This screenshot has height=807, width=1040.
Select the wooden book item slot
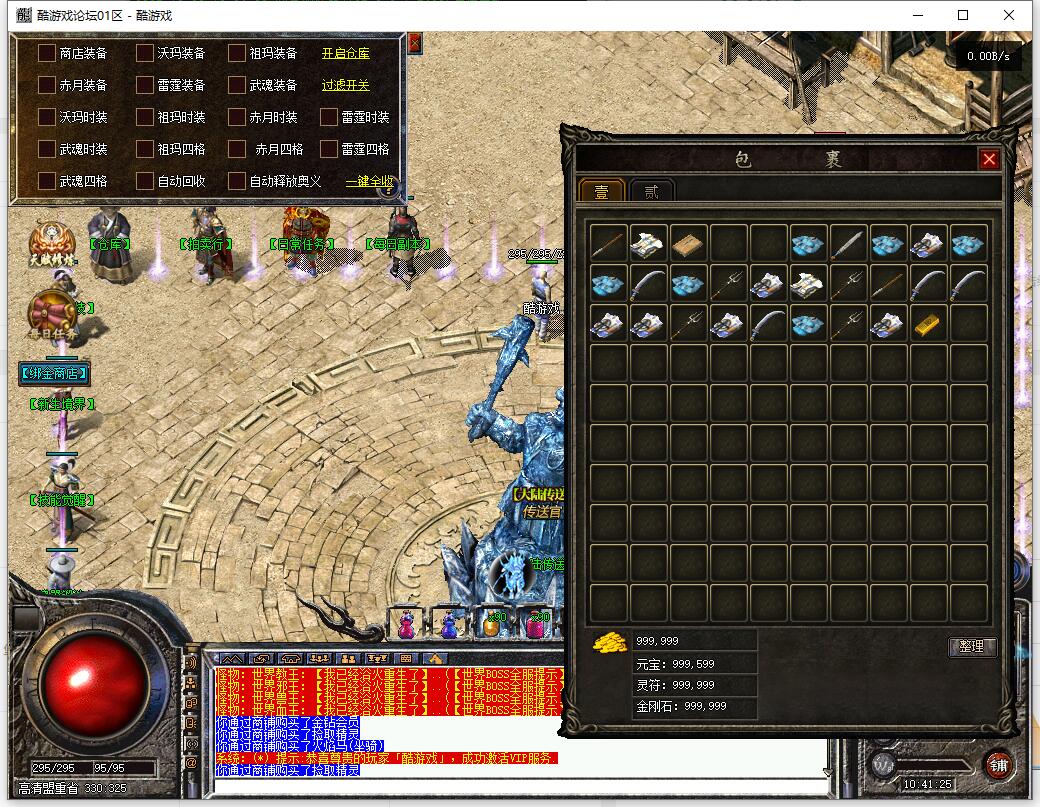tap(688, 243)
